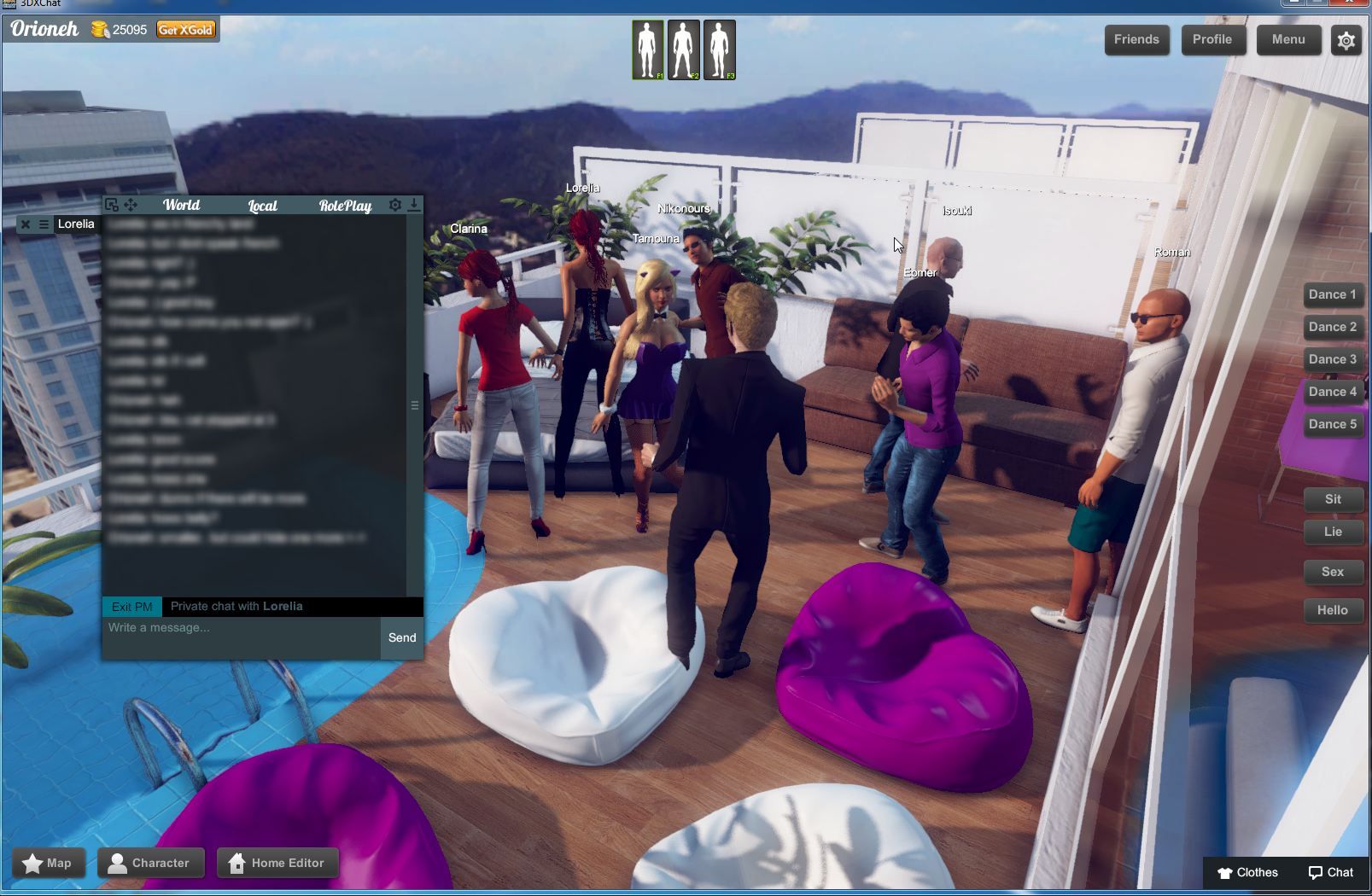This screenshot has width=1372, height=896.
Task: Open chat settings via the gear icon
Action: tap(394, 205)
